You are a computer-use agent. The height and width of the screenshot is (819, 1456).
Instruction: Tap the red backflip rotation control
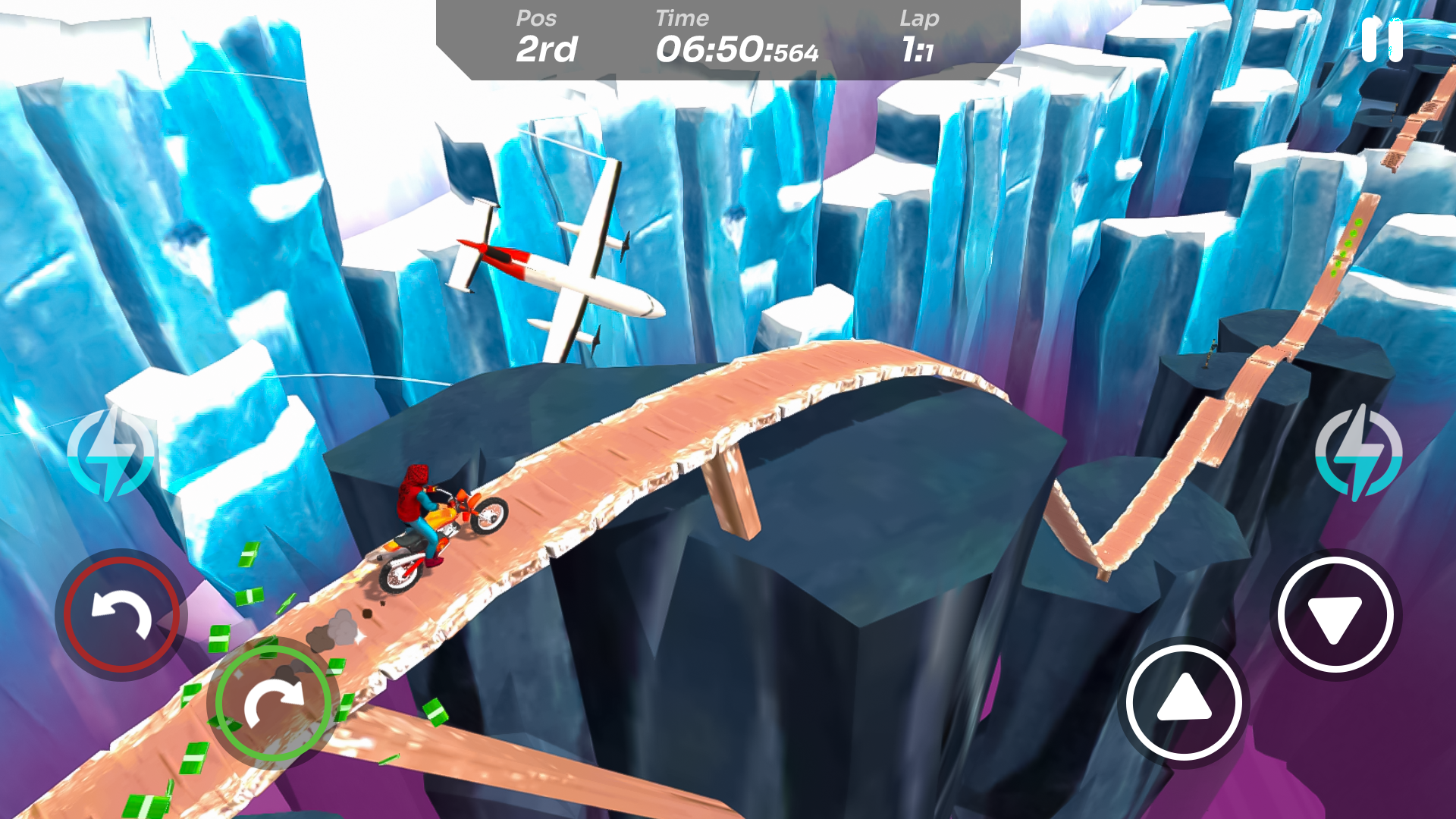tap(121, 614)
